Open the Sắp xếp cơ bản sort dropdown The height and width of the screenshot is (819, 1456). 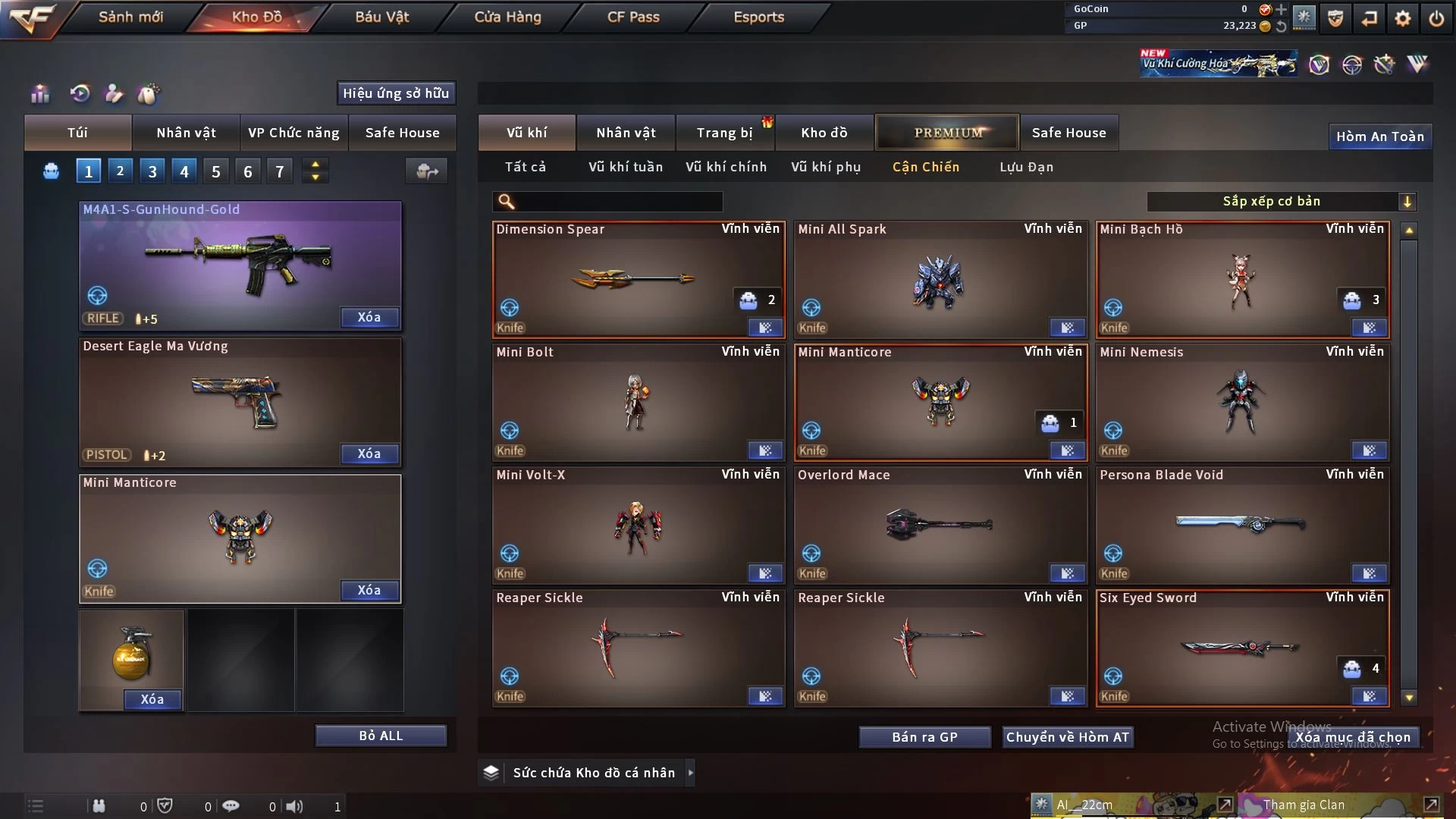tap(1281, 201)
